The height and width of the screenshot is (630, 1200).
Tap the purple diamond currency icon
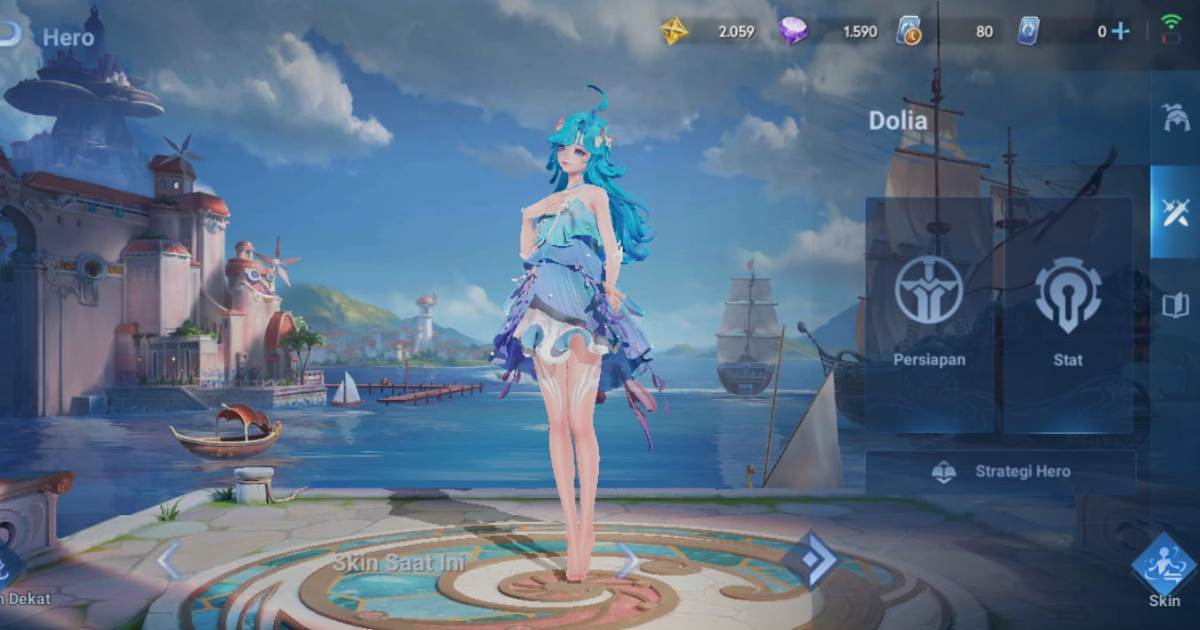(x=793, y=31)
